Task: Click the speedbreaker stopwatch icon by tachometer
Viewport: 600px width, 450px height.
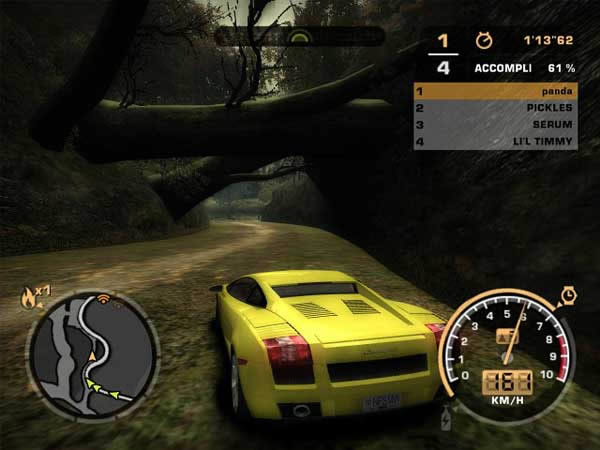Action: (567, 295)
